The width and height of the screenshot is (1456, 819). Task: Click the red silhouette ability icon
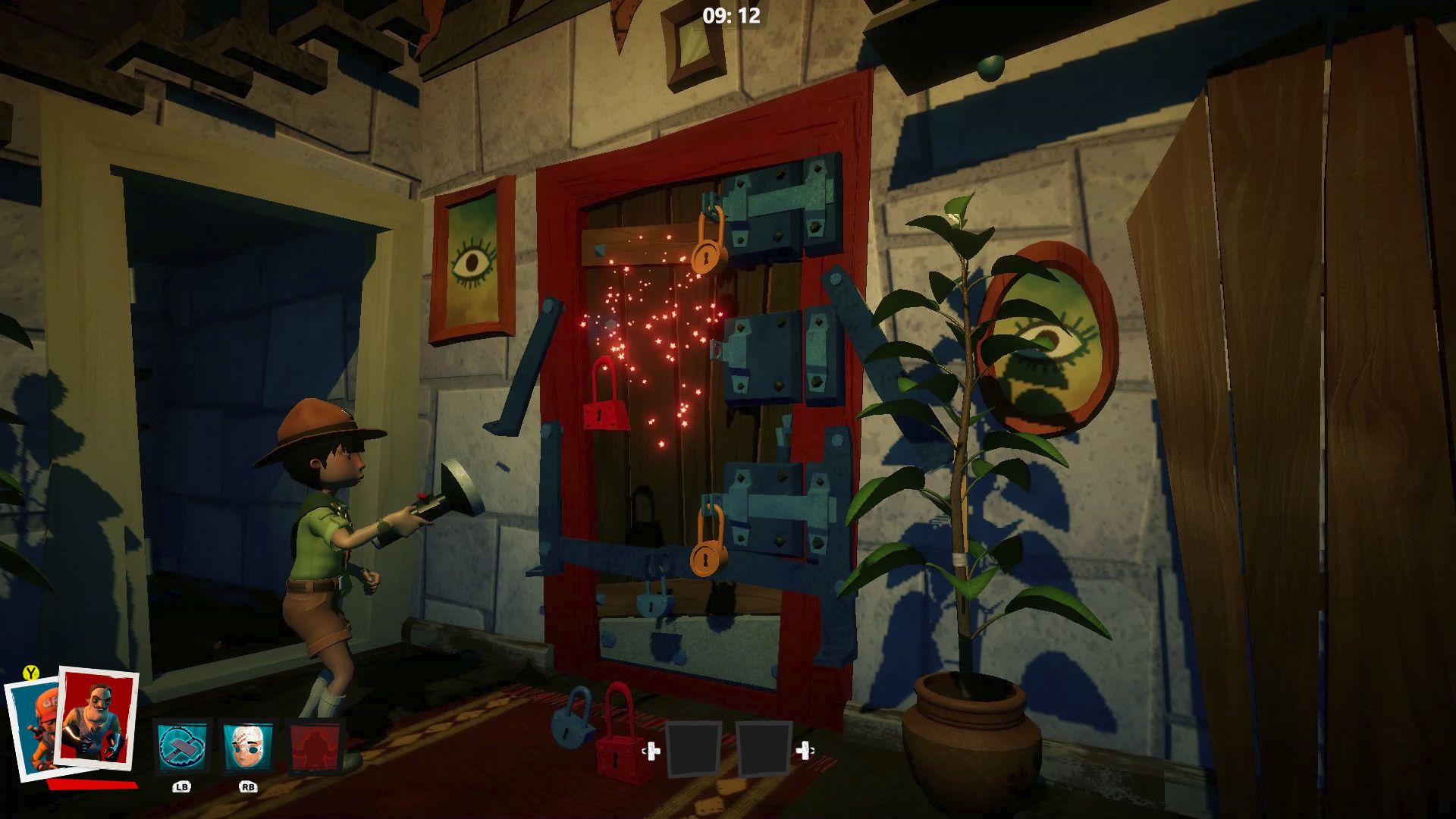coord(315,746)
